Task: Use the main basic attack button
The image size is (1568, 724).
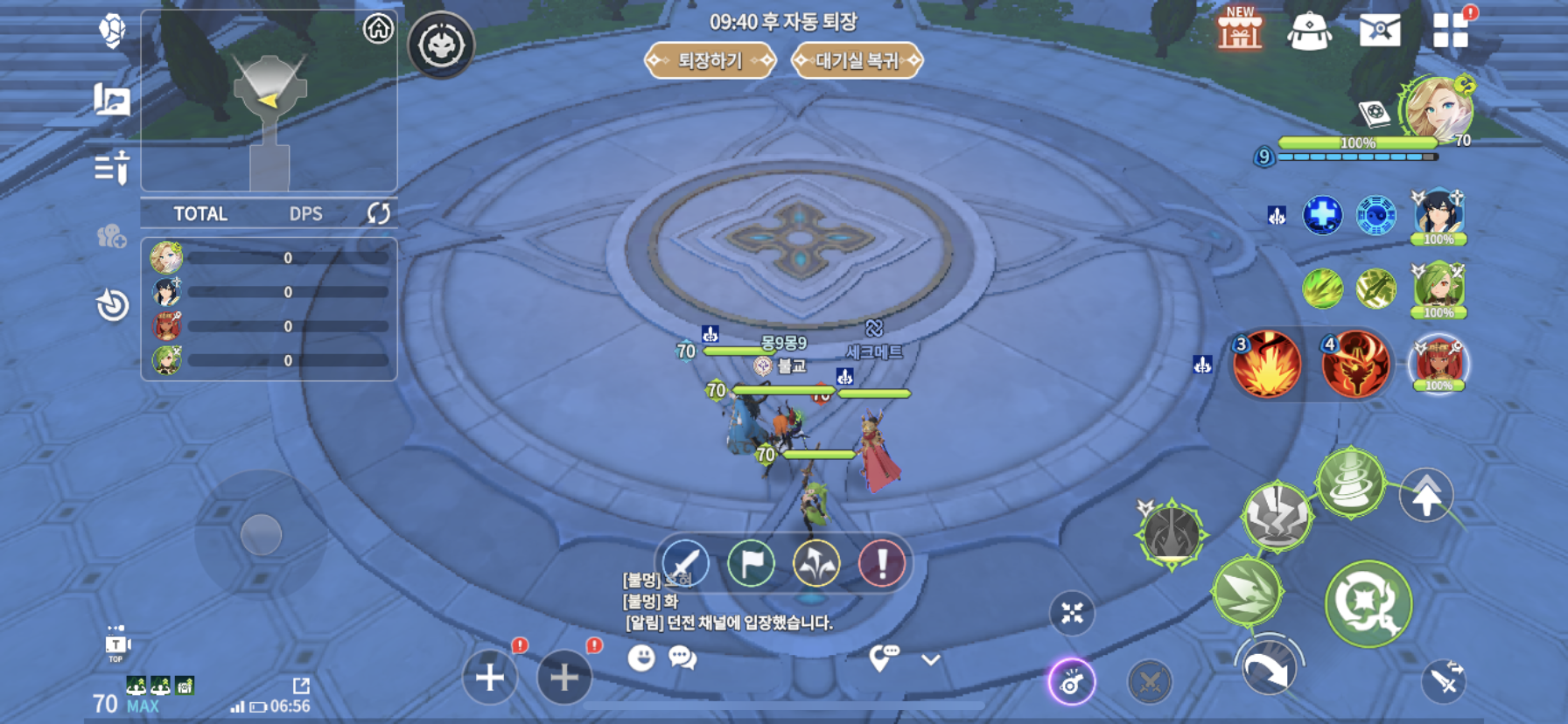Action: coord(1368,602)
